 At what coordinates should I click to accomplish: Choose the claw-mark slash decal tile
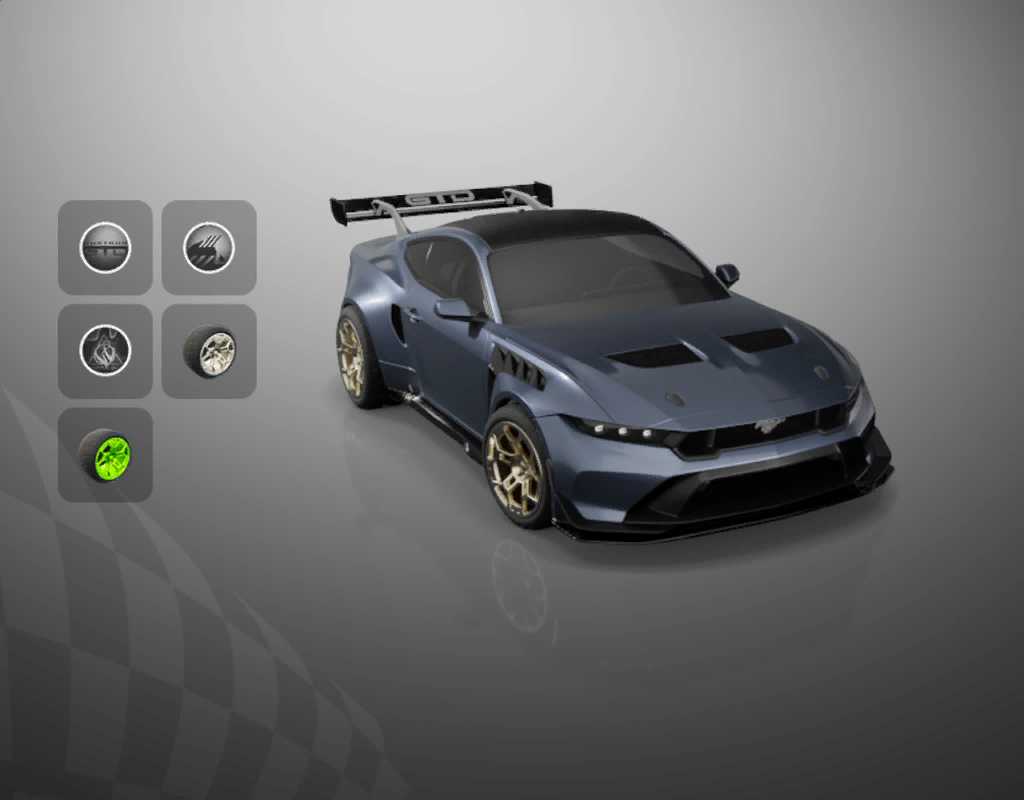coord(209,247)
